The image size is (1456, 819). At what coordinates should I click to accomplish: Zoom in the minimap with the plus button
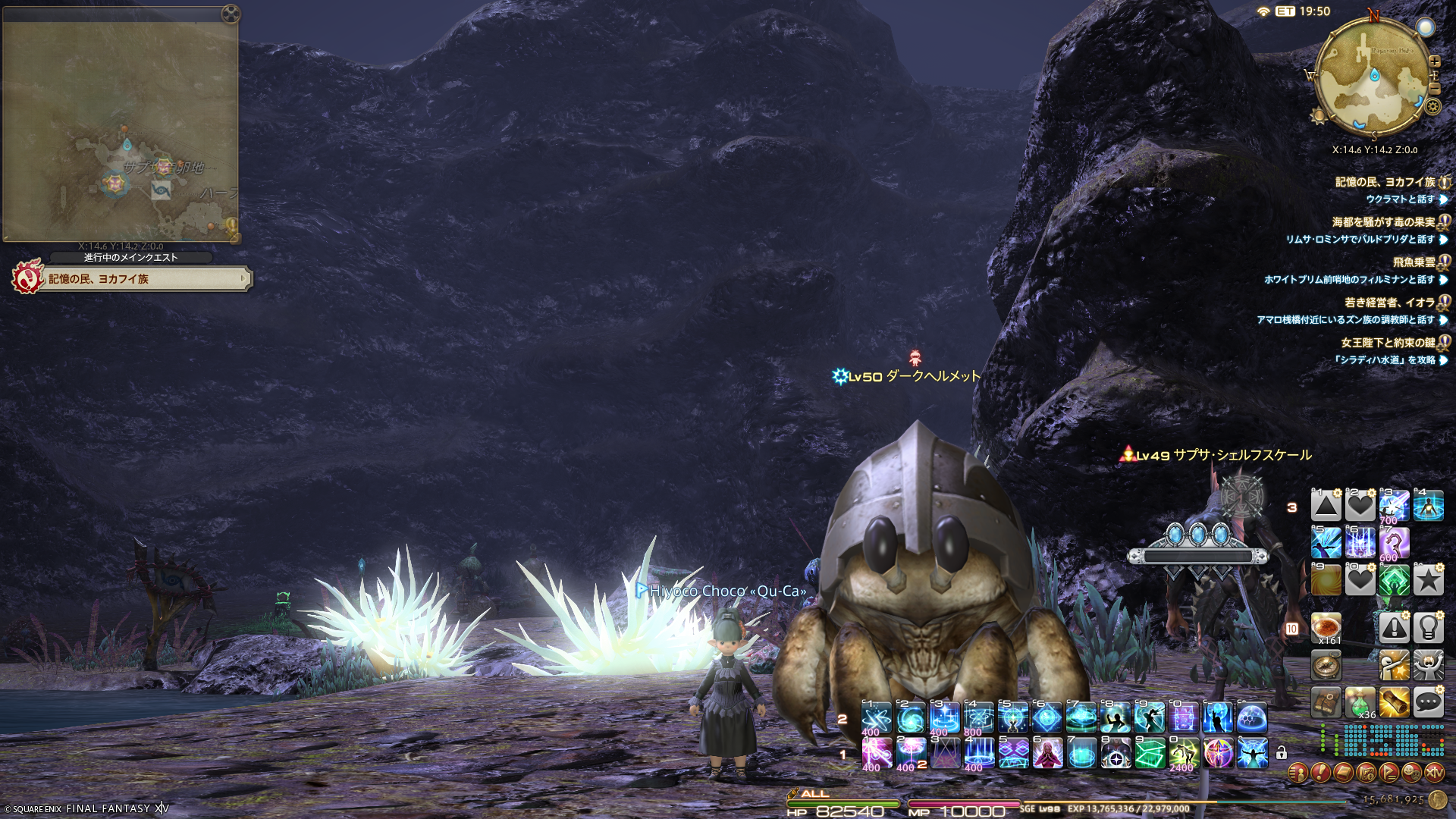point(1434,61)
